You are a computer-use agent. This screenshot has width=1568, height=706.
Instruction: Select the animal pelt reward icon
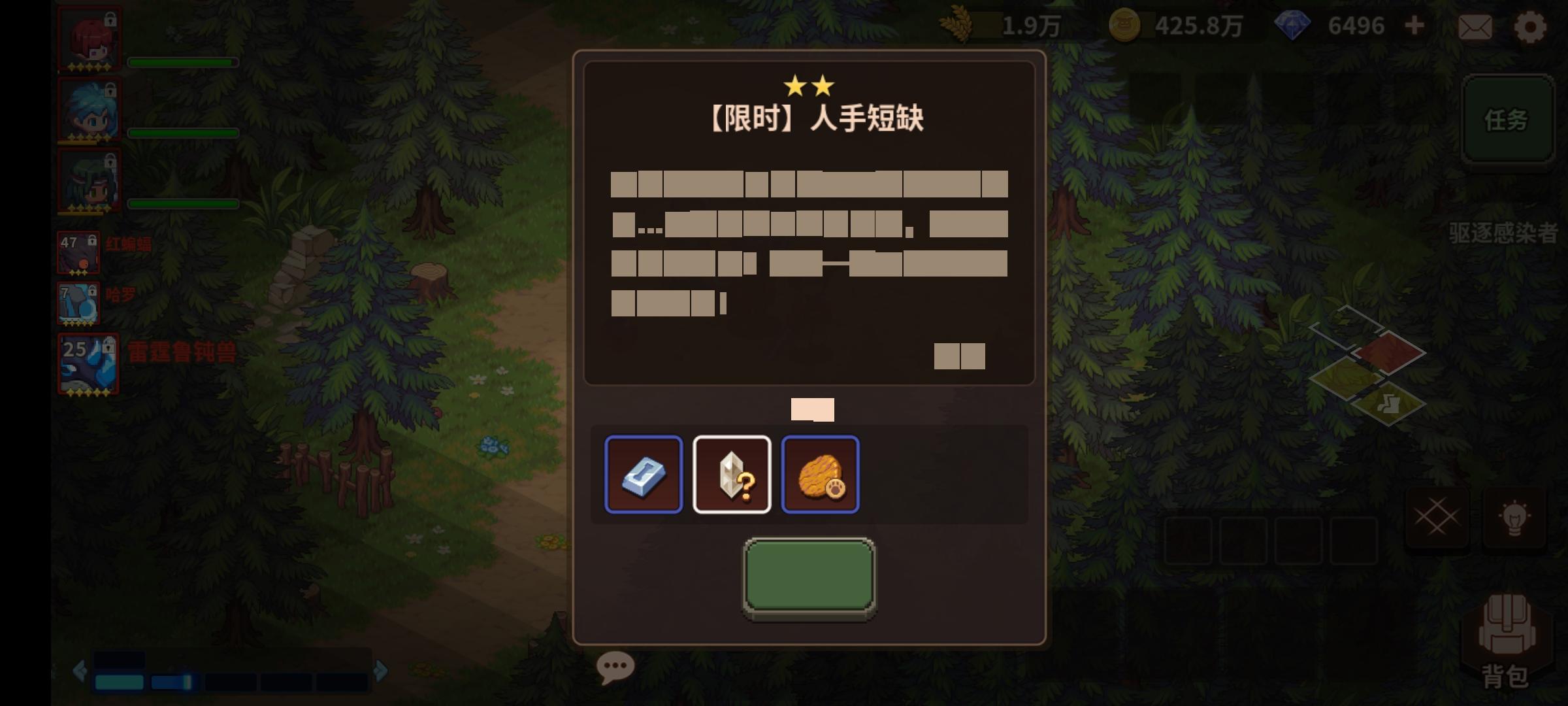[821, 475]
